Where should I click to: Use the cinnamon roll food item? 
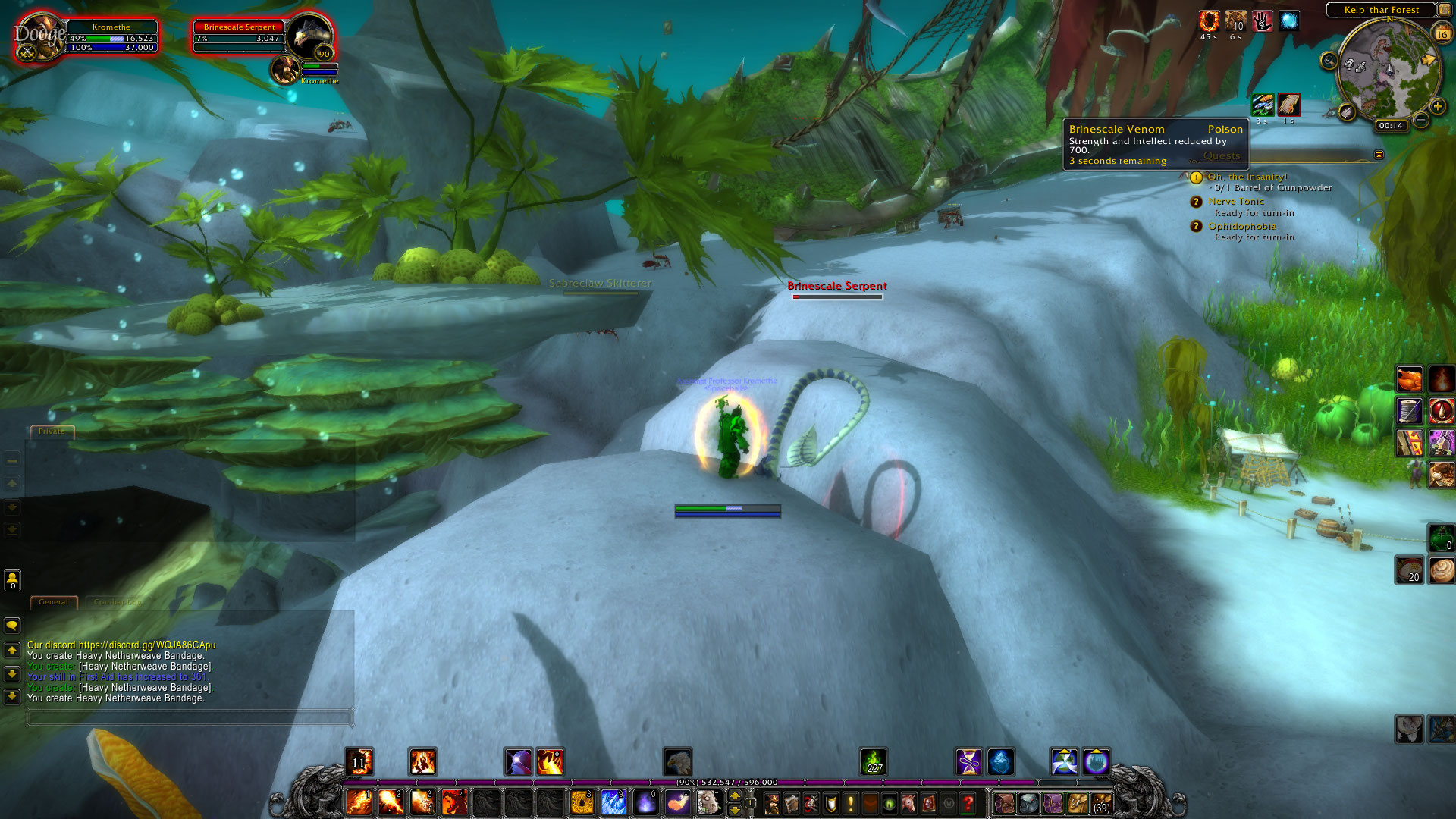pyautogui.click(x=1441, y=570)
